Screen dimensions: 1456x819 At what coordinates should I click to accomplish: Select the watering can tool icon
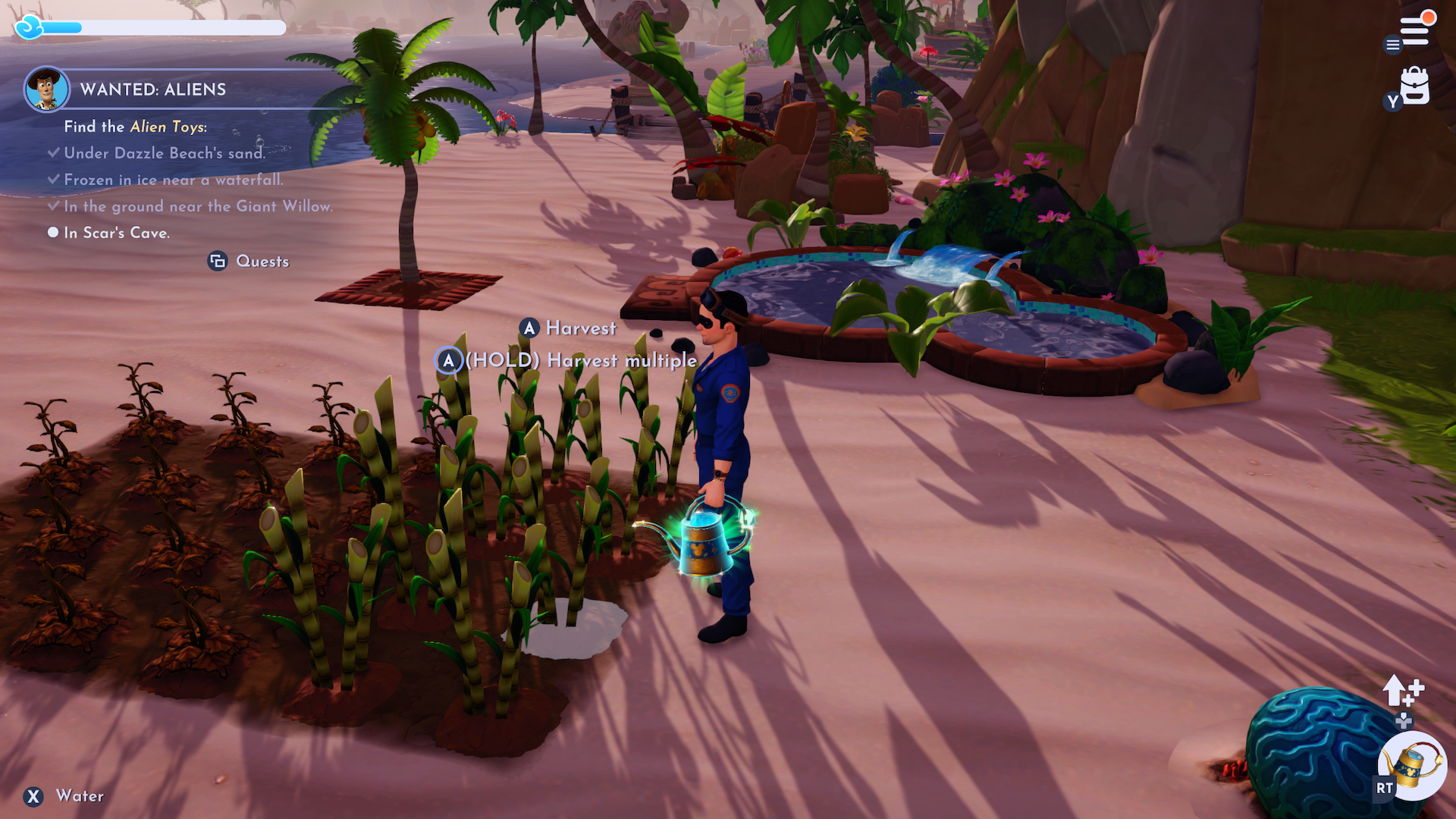click(1414, 765)
